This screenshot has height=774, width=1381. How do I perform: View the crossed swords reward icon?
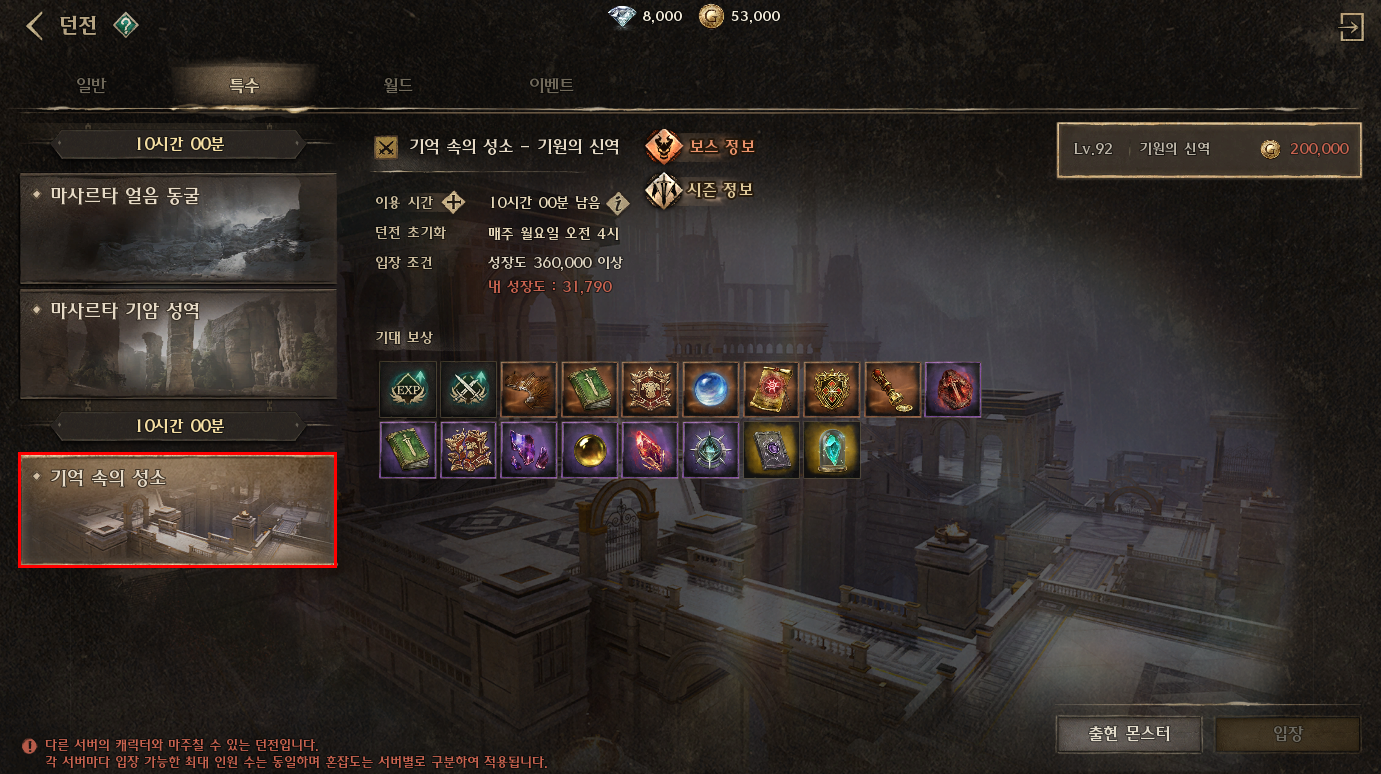pyautogui.click(x=469, y=389)
